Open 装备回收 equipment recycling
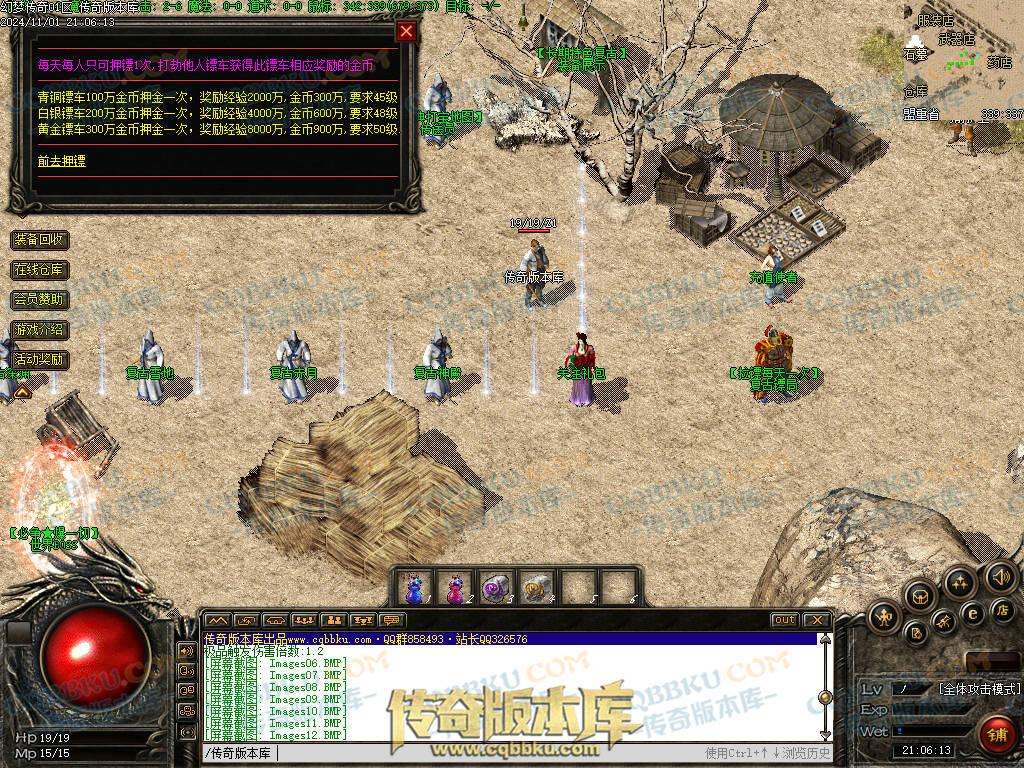 click(40, 240)
